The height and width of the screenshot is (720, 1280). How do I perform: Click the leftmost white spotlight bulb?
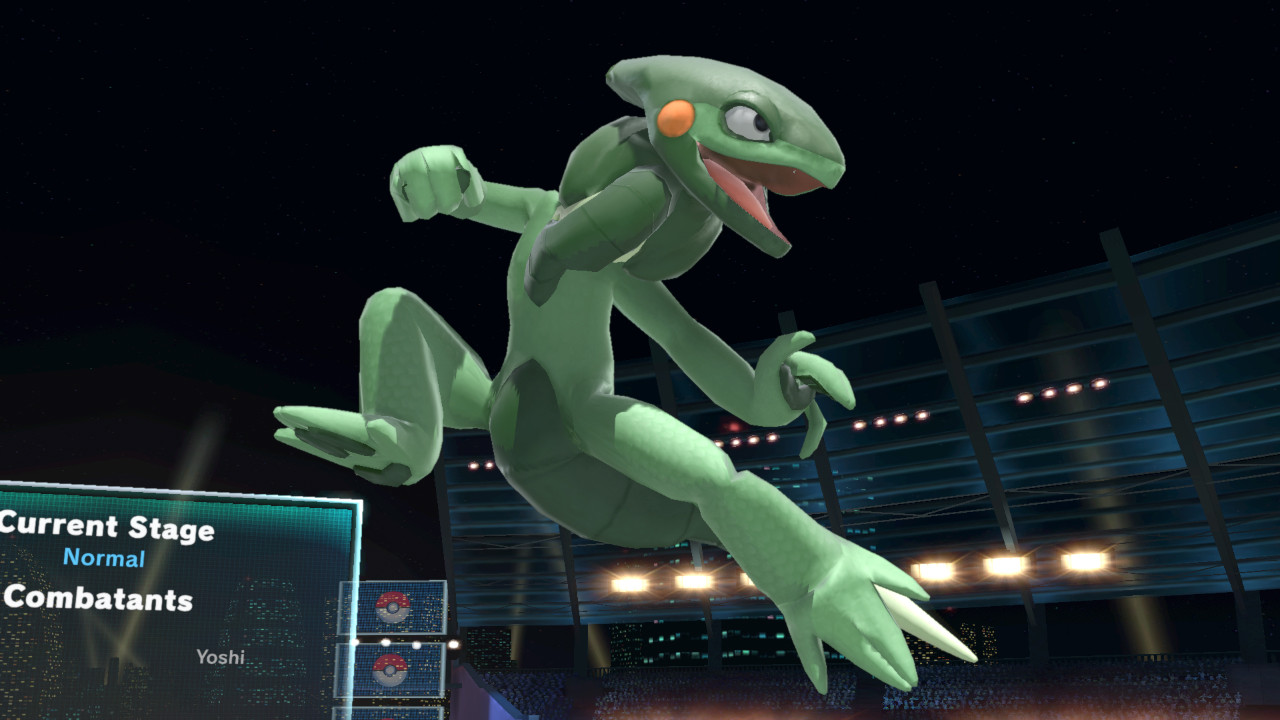coord(354,642)
